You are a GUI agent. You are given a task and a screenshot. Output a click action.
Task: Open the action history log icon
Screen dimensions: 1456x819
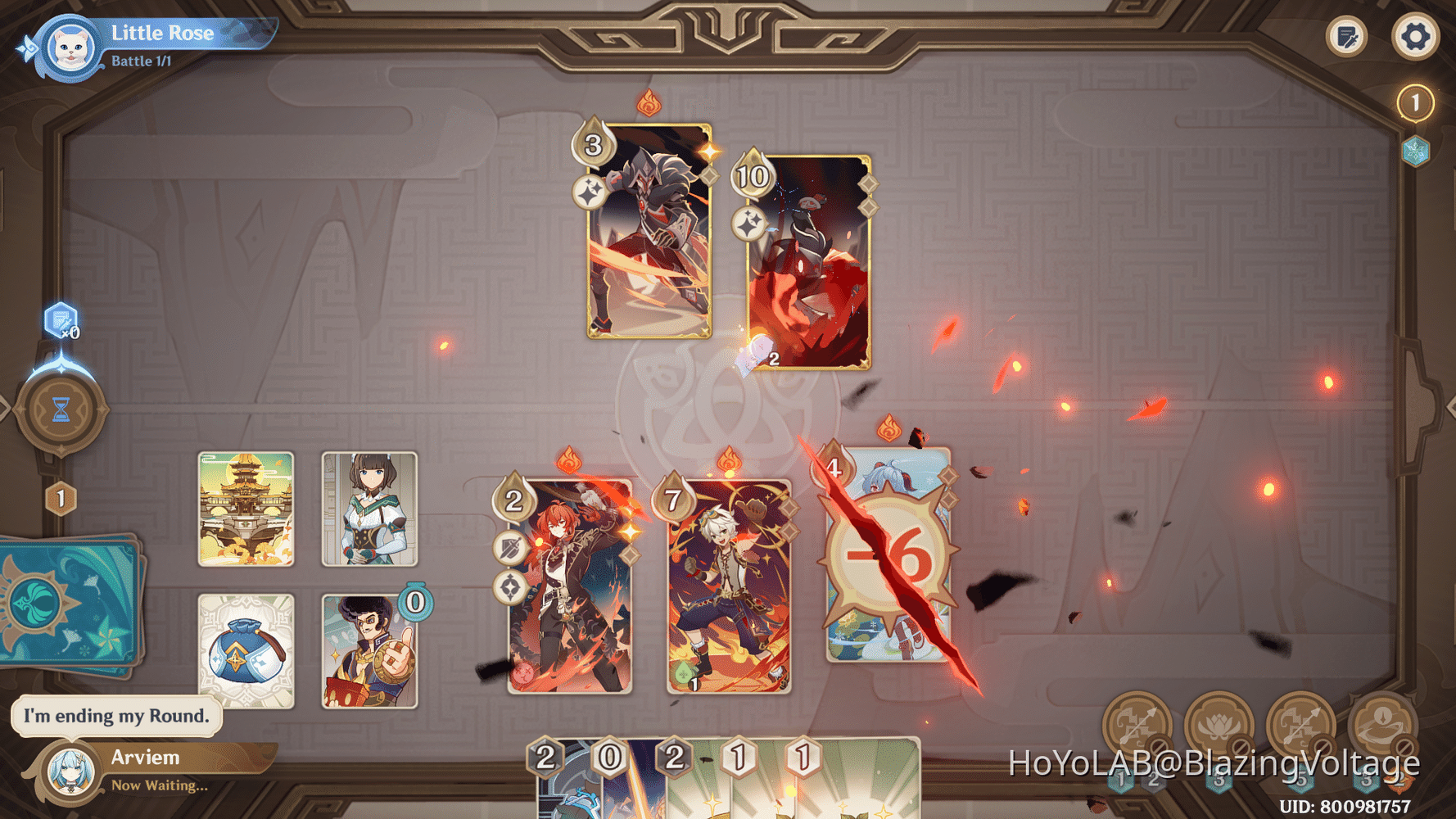[1347, 36]
